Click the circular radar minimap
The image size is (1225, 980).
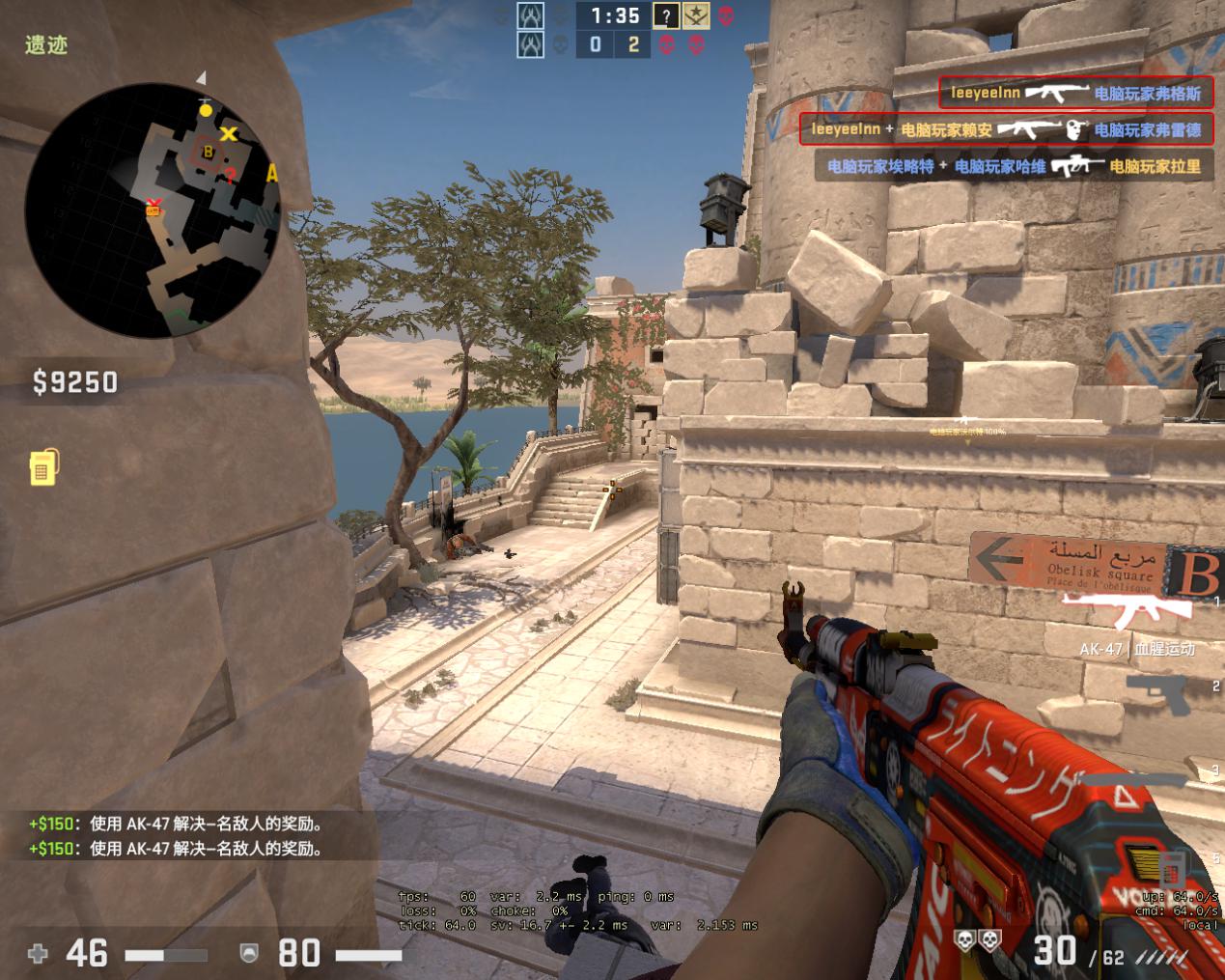tap(153, 210)
